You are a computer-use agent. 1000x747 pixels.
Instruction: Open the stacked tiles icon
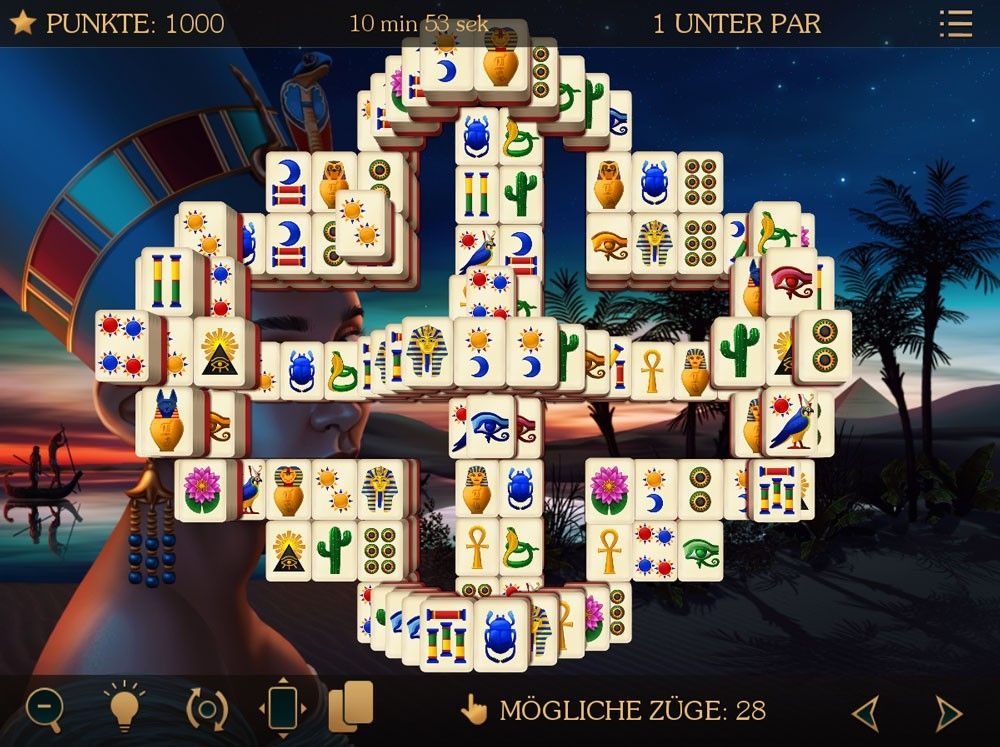[x=351, y=706]
